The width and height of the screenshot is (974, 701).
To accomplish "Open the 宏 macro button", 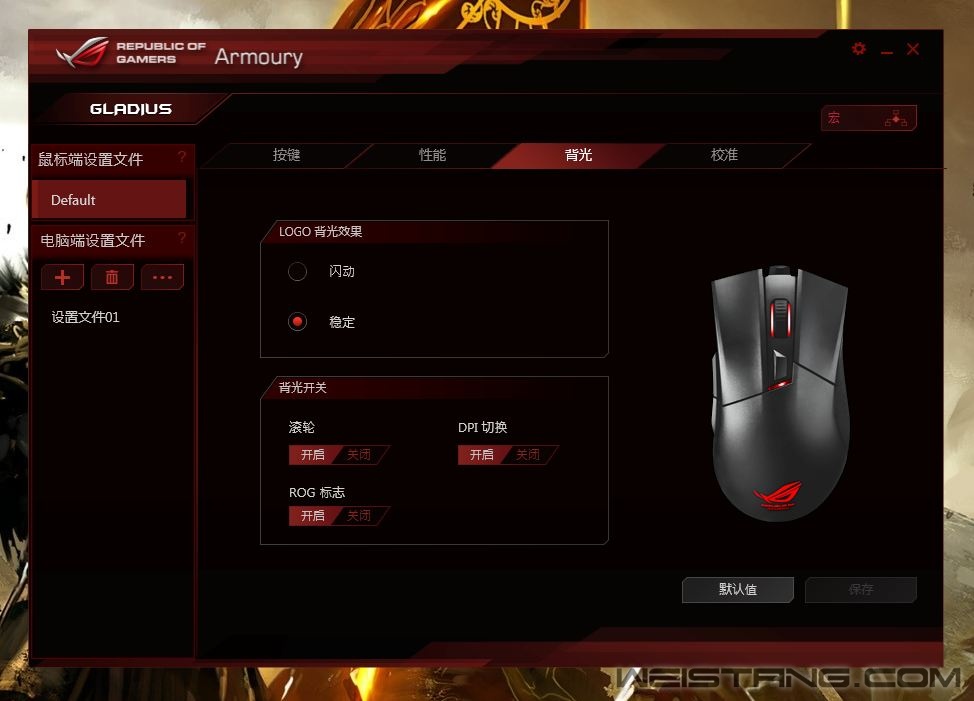I will [x=868, y=118].
